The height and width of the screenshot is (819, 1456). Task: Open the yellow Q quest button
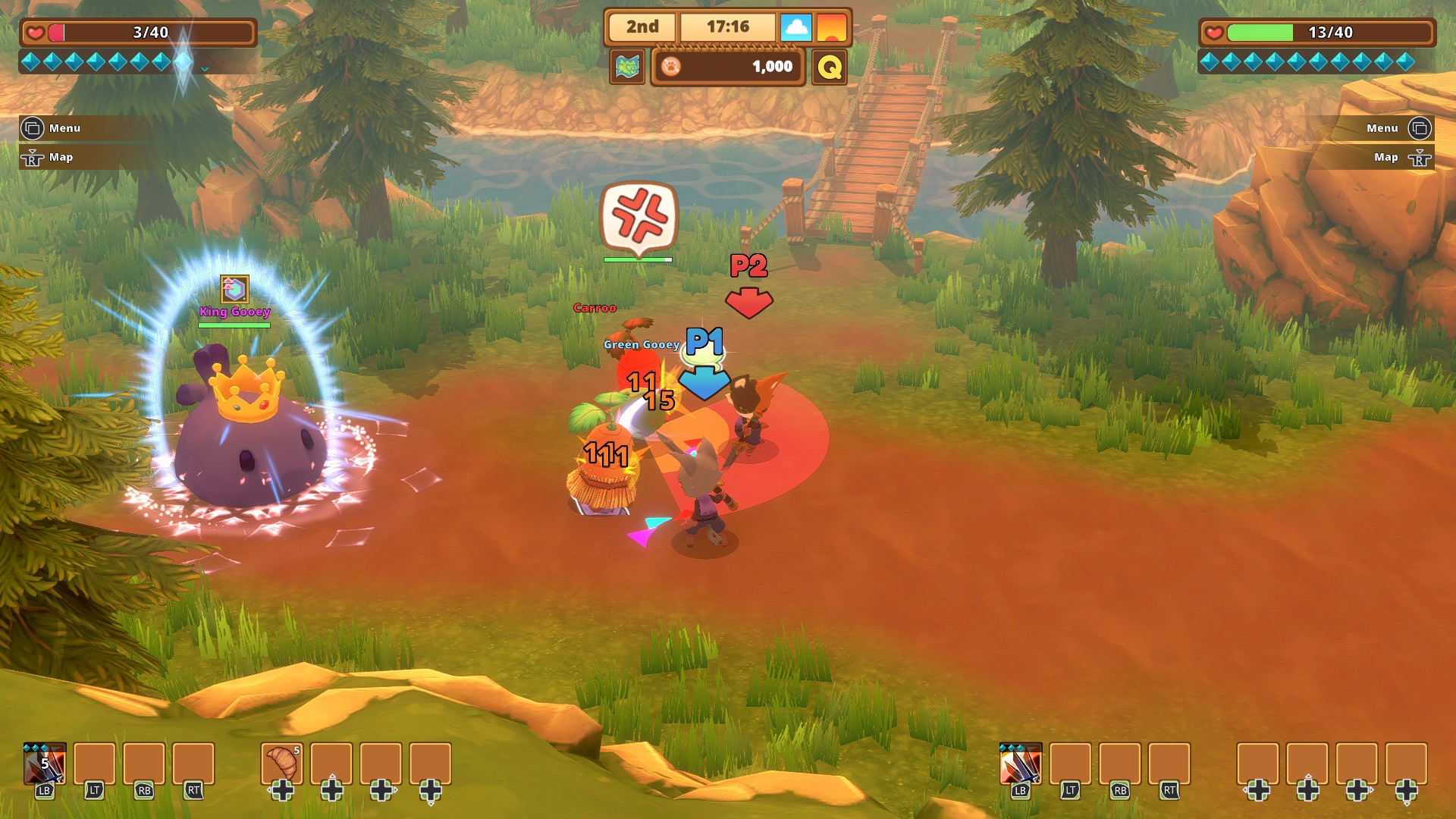click(830, 67)
